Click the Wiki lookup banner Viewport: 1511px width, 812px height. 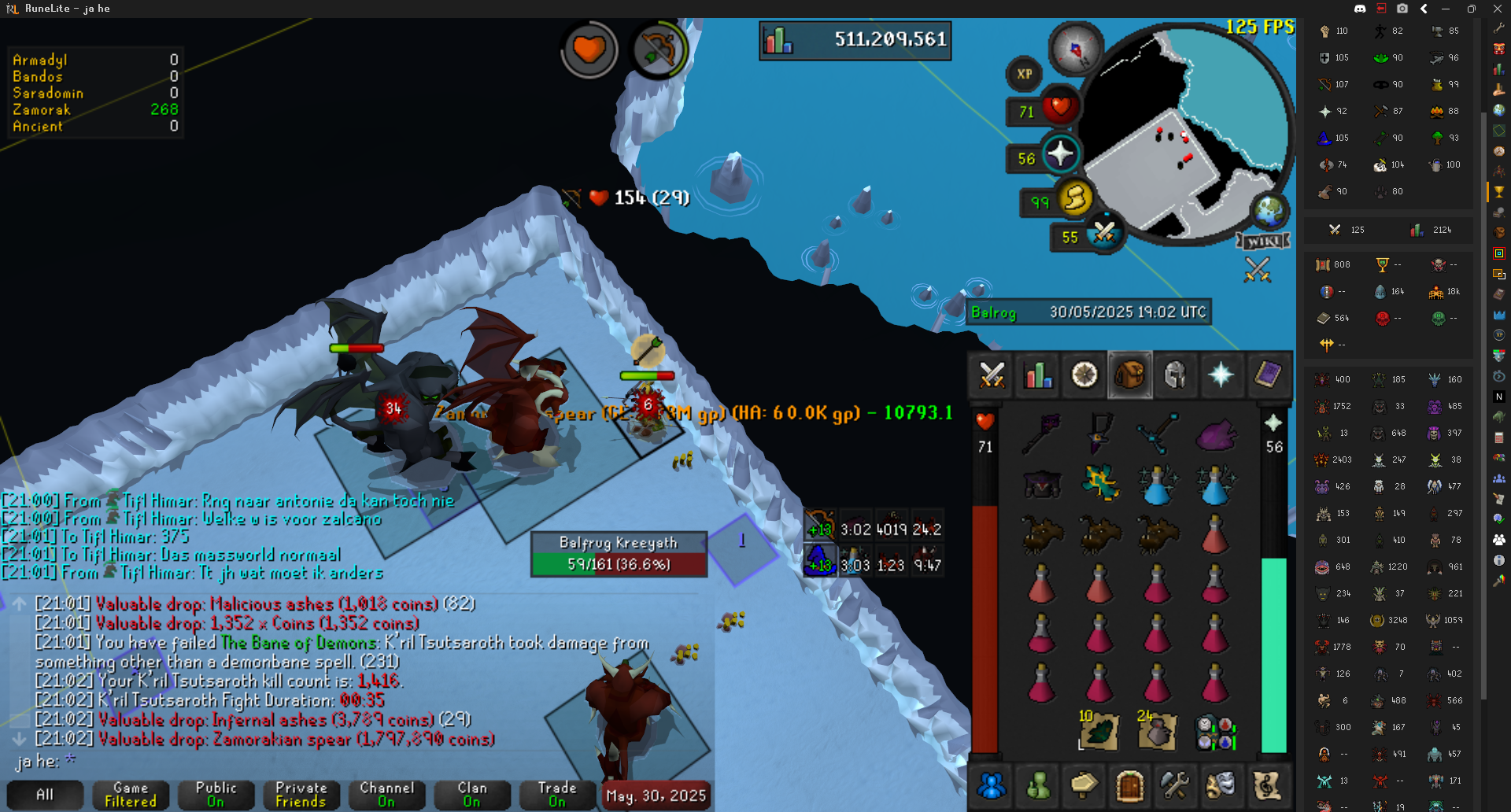[1263, 241]
